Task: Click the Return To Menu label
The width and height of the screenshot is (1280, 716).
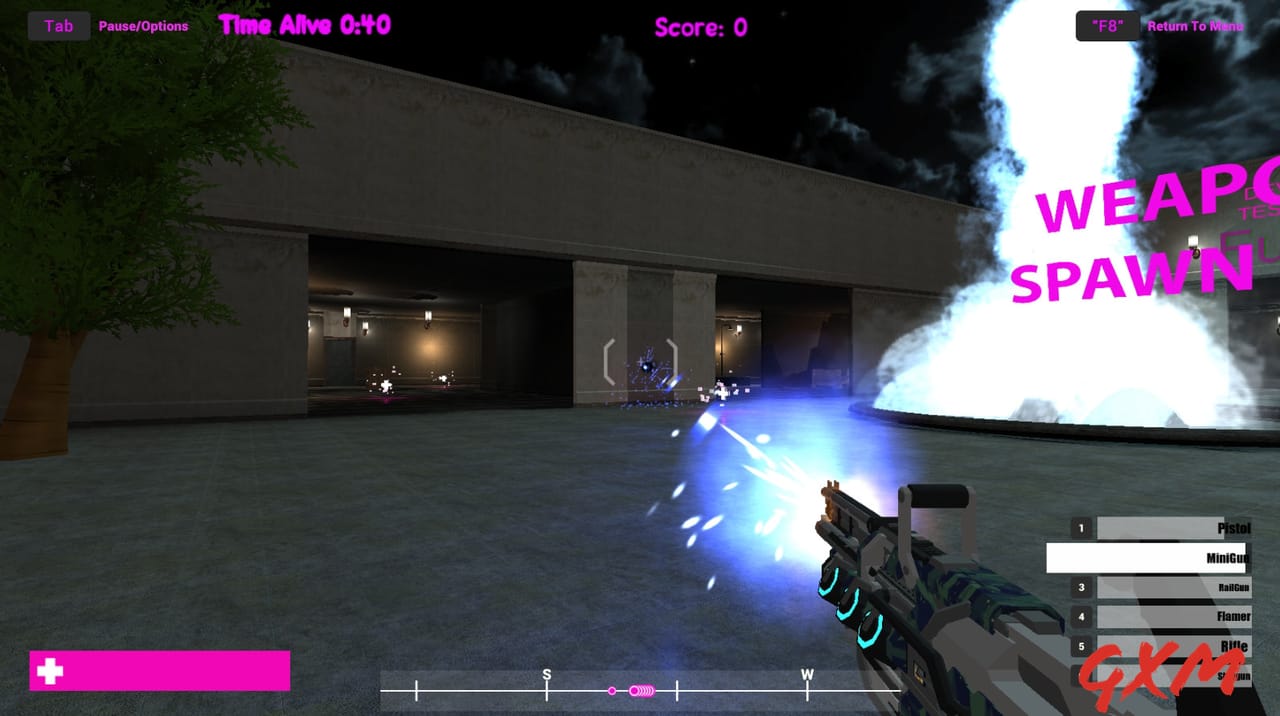Action: tap(1195, 26)
